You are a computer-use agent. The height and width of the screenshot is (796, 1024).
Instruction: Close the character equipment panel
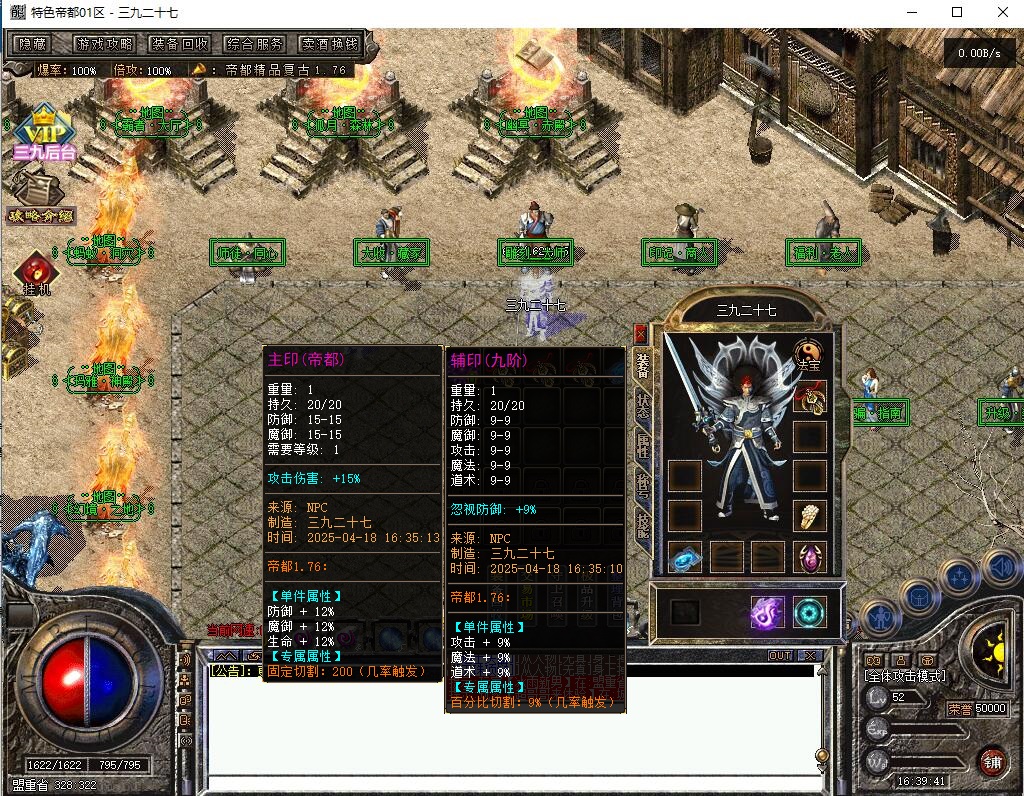pyautogui.click(x=640, y=334)
